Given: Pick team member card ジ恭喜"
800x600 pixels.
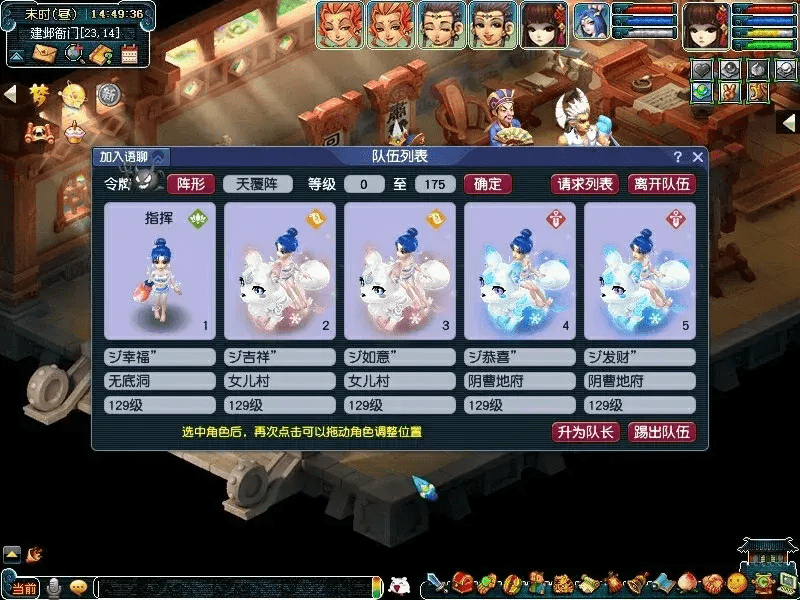Looking at the screenshot, I should point(520,270).
